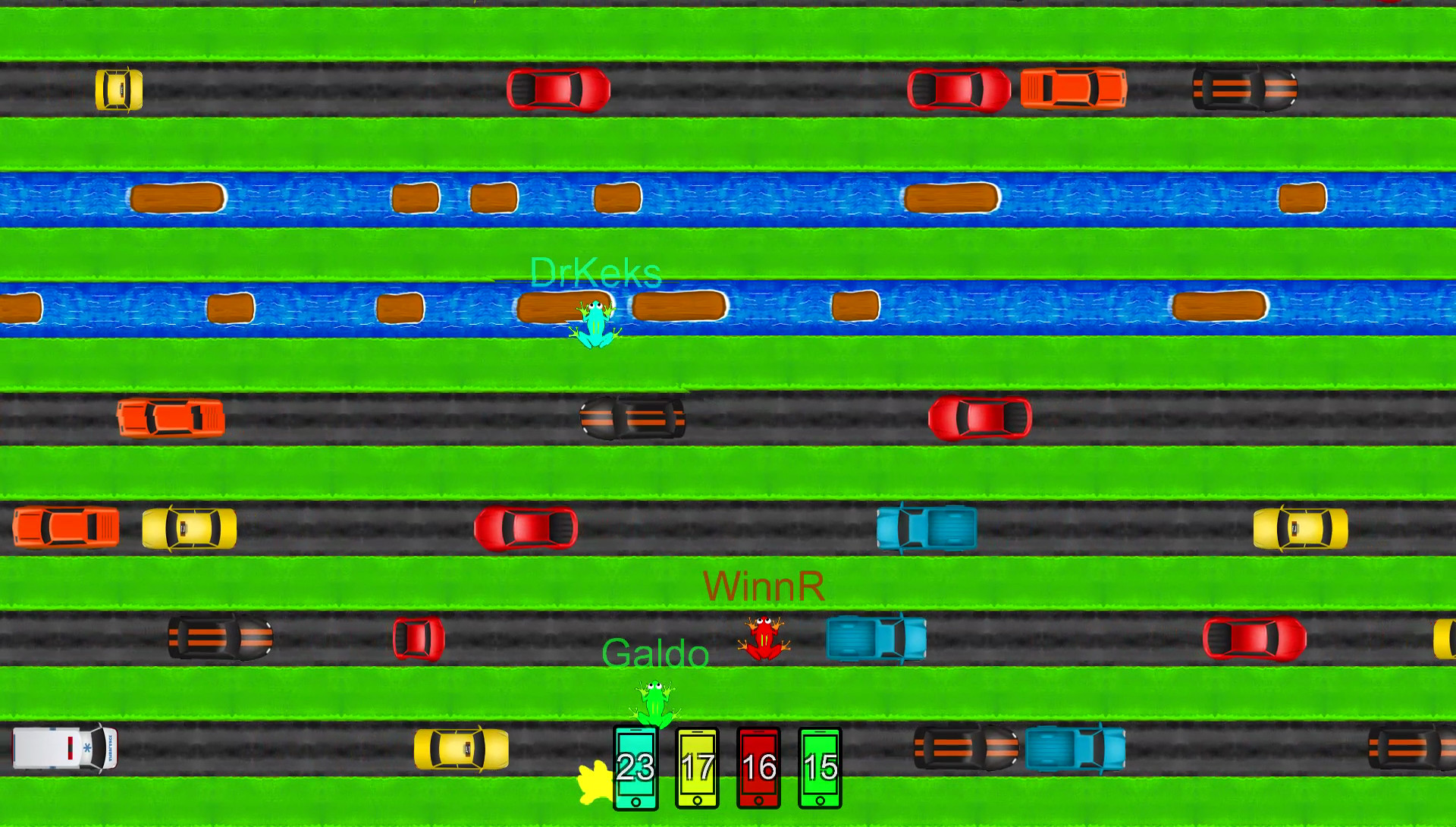Screen dimensions: 1456x827
Task: Click the DrKeks player name label
Action: [594, 275]
